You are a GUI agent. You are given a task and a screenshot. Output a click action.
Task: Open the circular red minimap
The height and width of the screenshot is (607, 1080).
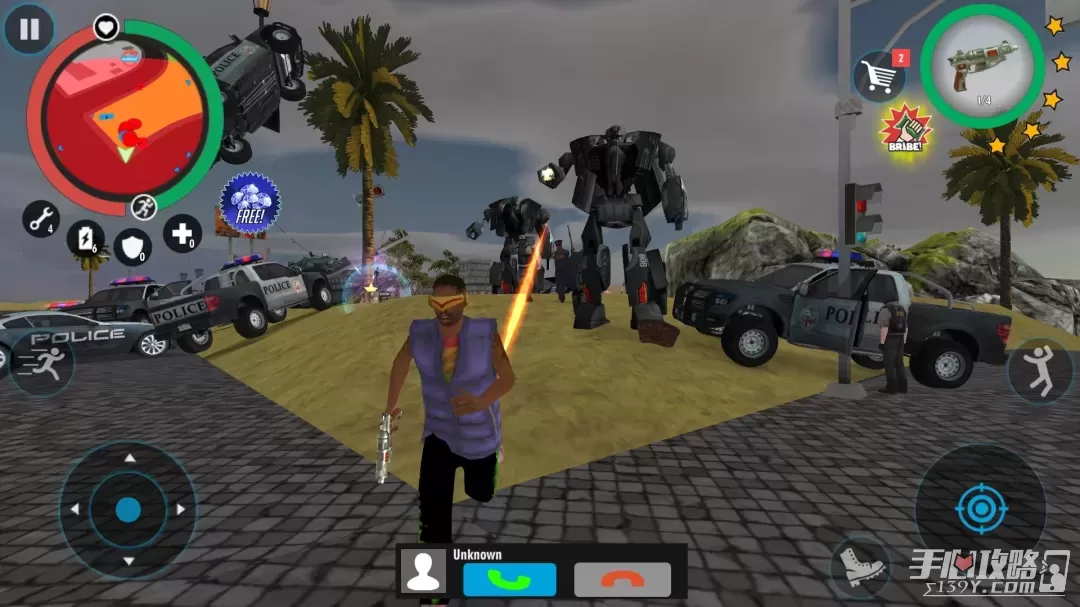[124, 115]
